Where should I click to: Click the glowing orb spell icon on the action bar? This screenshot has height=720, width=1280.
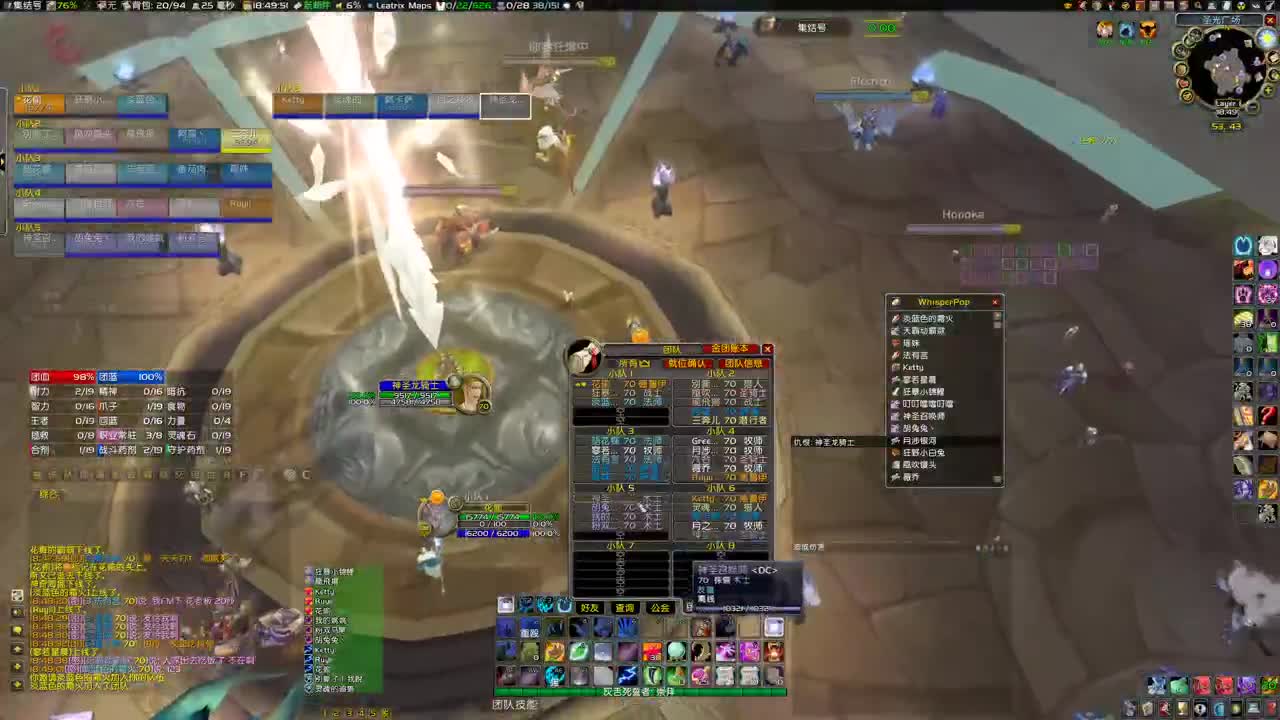[677, 651]
